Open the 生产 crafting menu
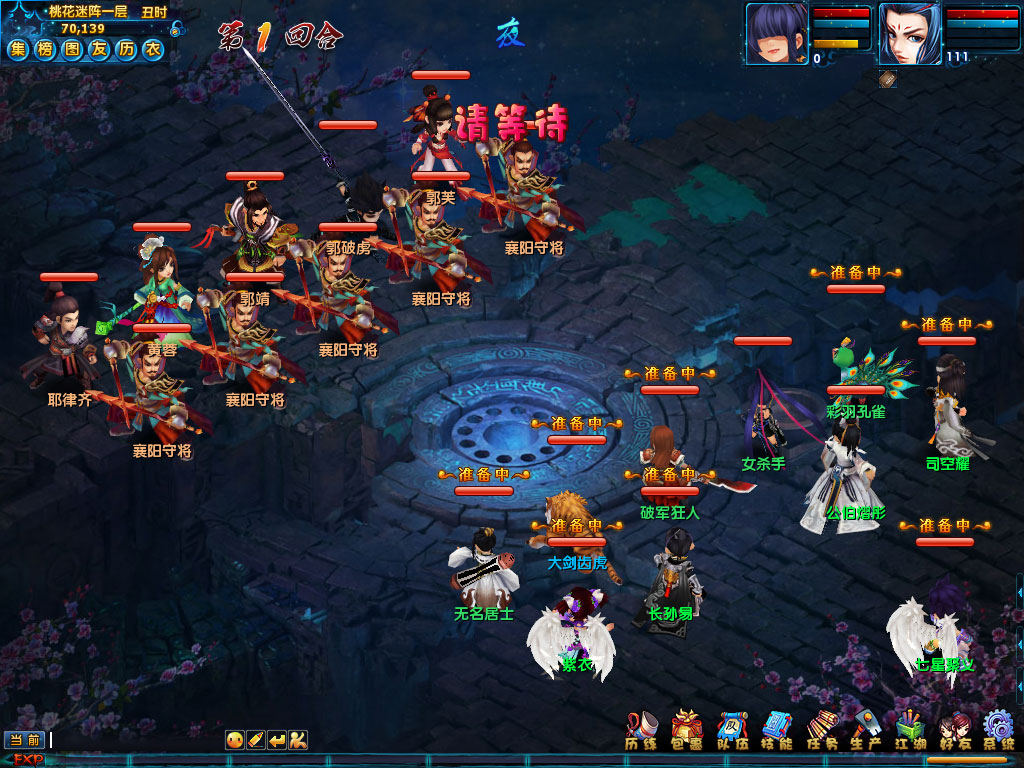Image resolution: width=1024 pixels, height=768 pixels. coord(866,731)
